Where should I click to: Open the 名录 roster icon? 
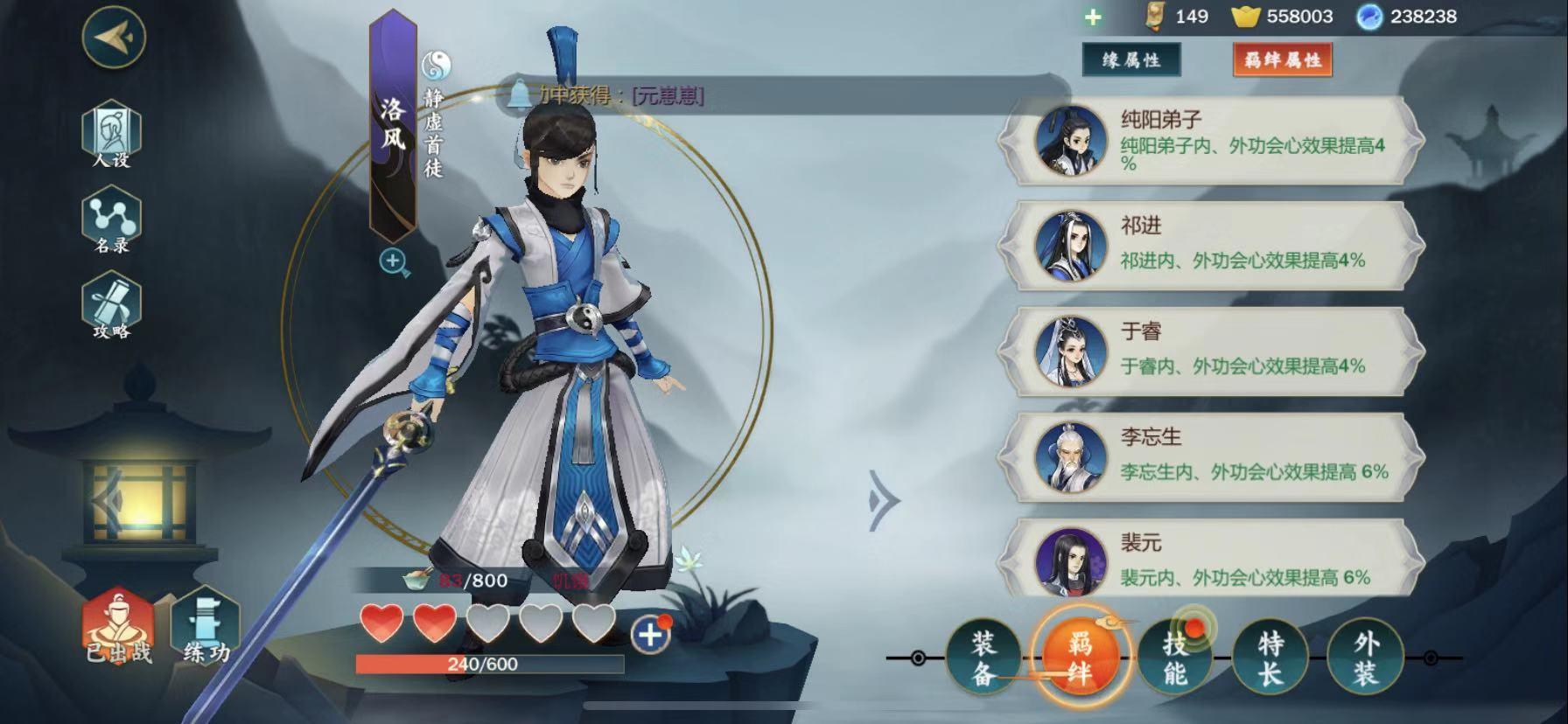coord(112,222)
